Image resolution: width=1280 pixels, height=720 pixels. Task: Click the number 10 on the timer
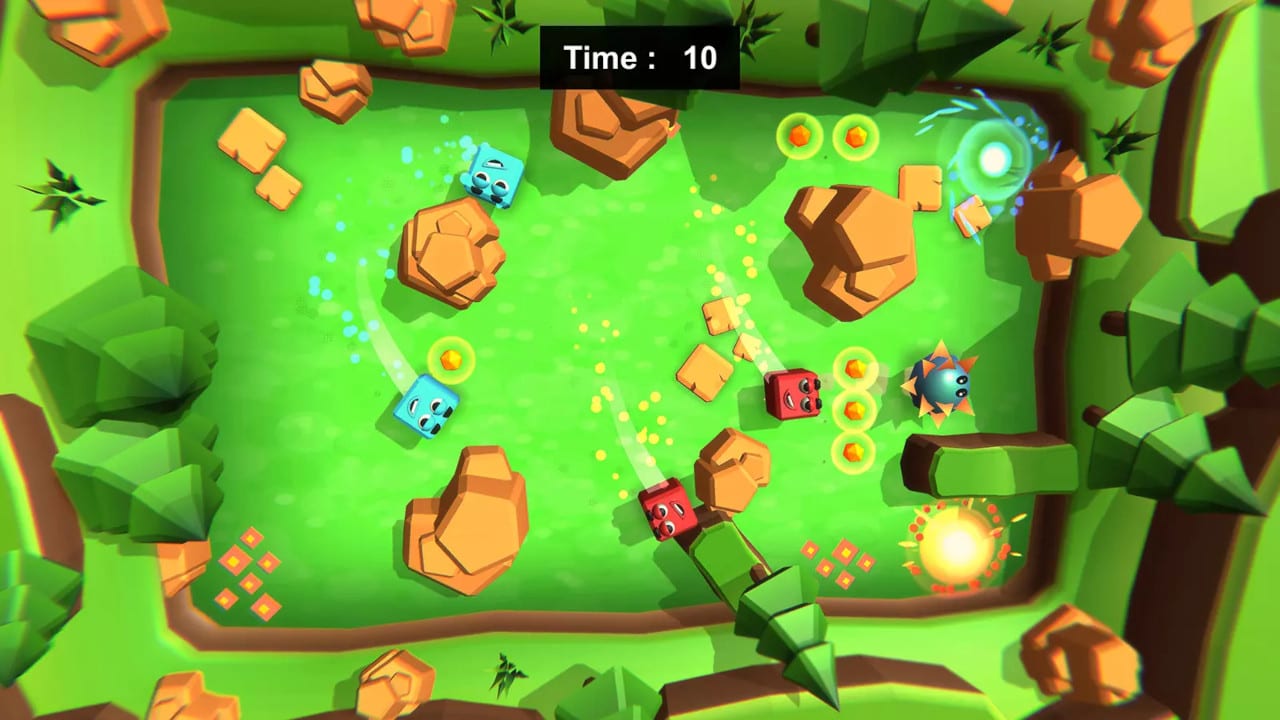pyautogui.click(x=700, y=57)
